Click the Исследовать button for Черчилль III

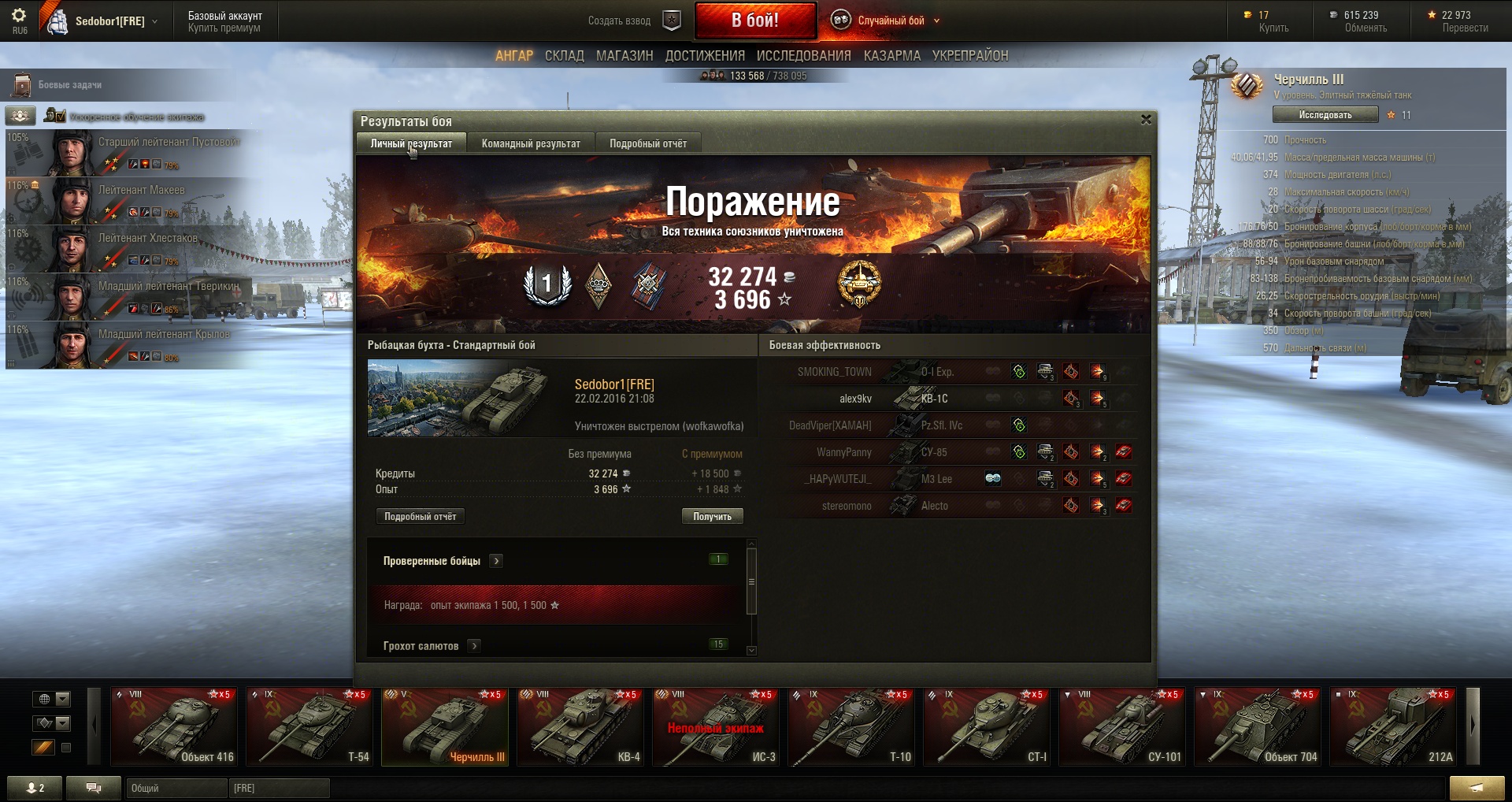pos(1325,115)
